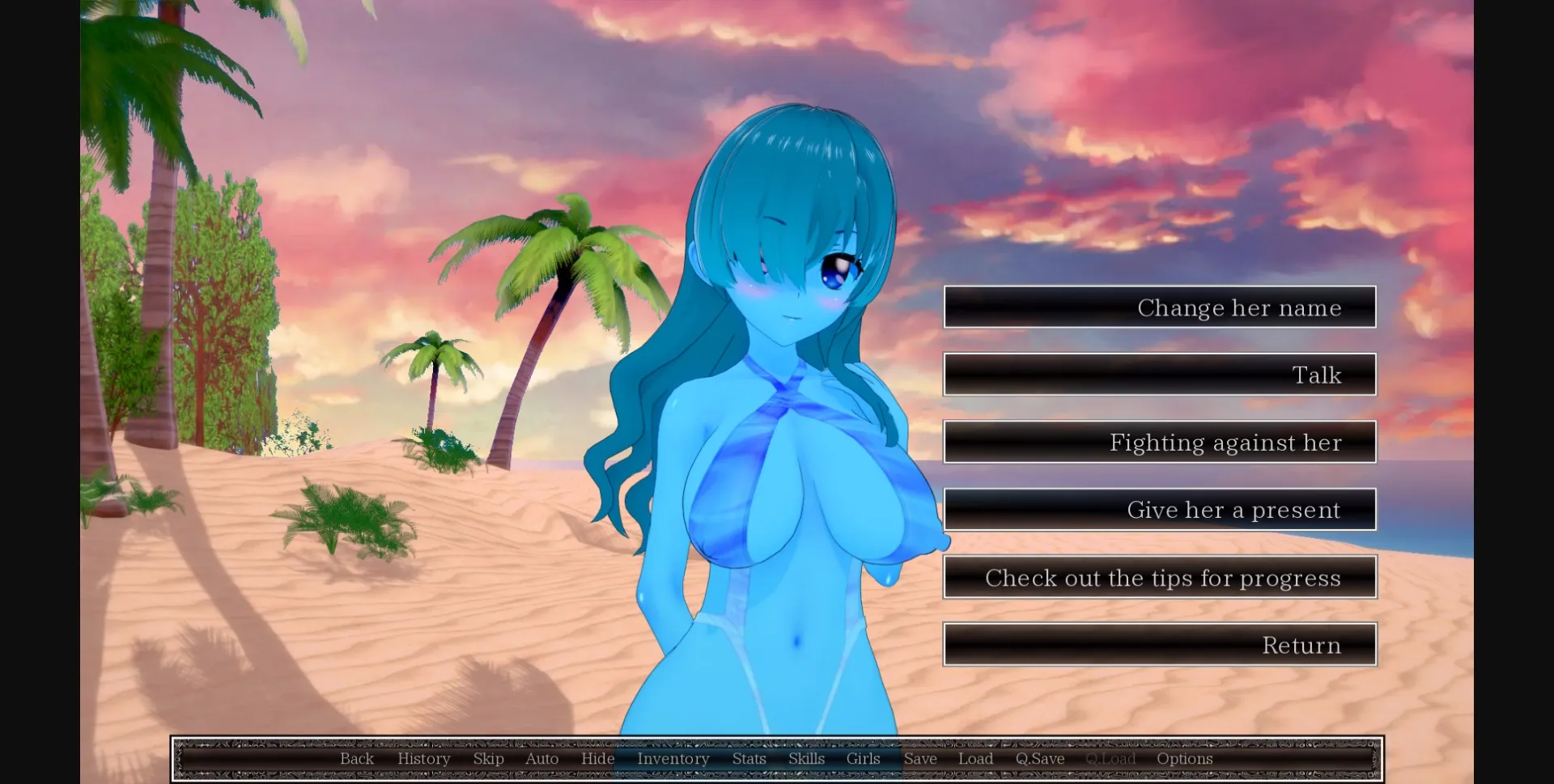Toggle Auto-advance text mode
This screenshot has height=784, width=1554.
(x=541, y=758)
